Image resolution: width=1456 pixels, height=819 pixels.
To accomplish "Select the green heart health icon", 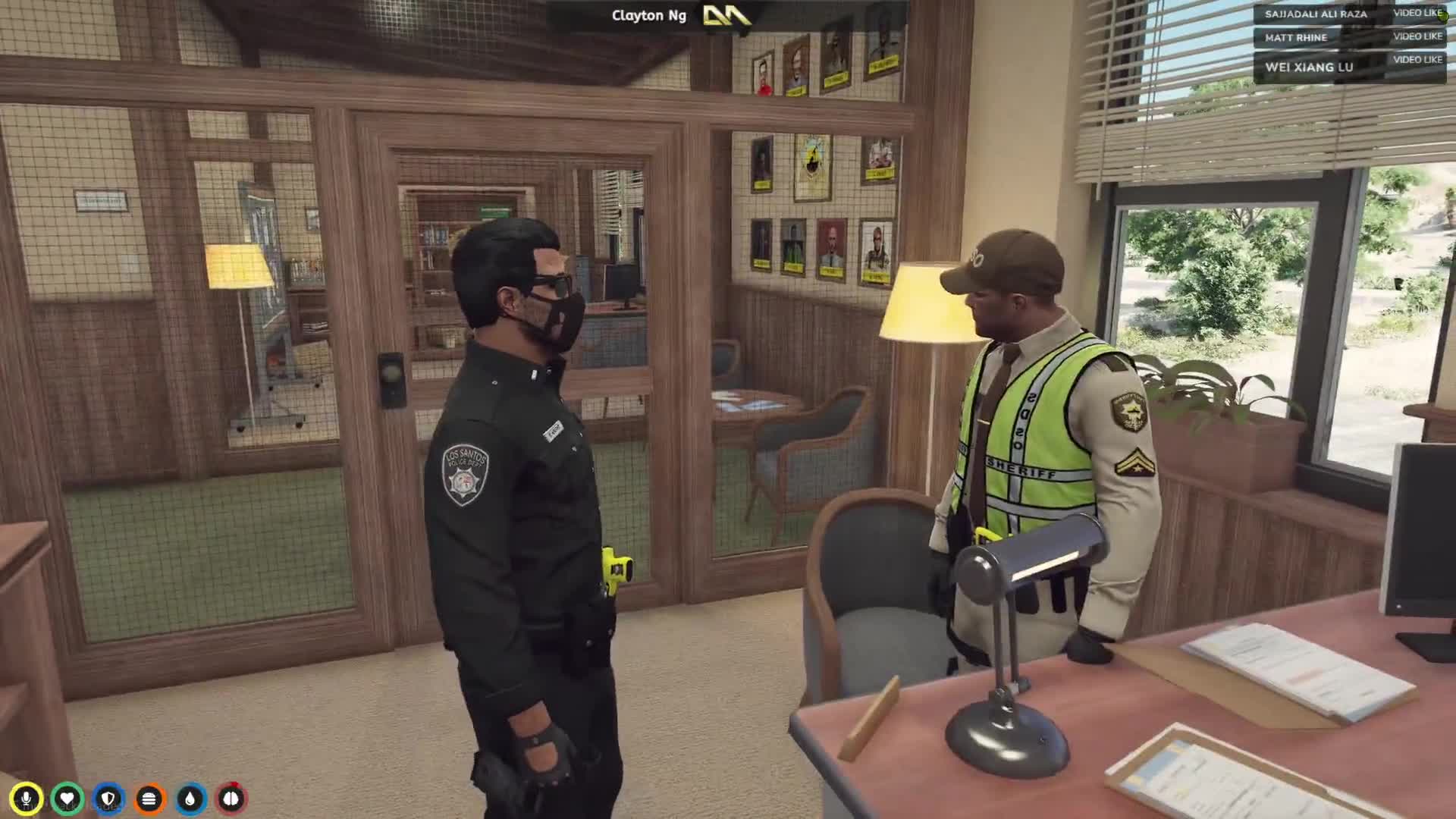I will click(x=67, y=799).
